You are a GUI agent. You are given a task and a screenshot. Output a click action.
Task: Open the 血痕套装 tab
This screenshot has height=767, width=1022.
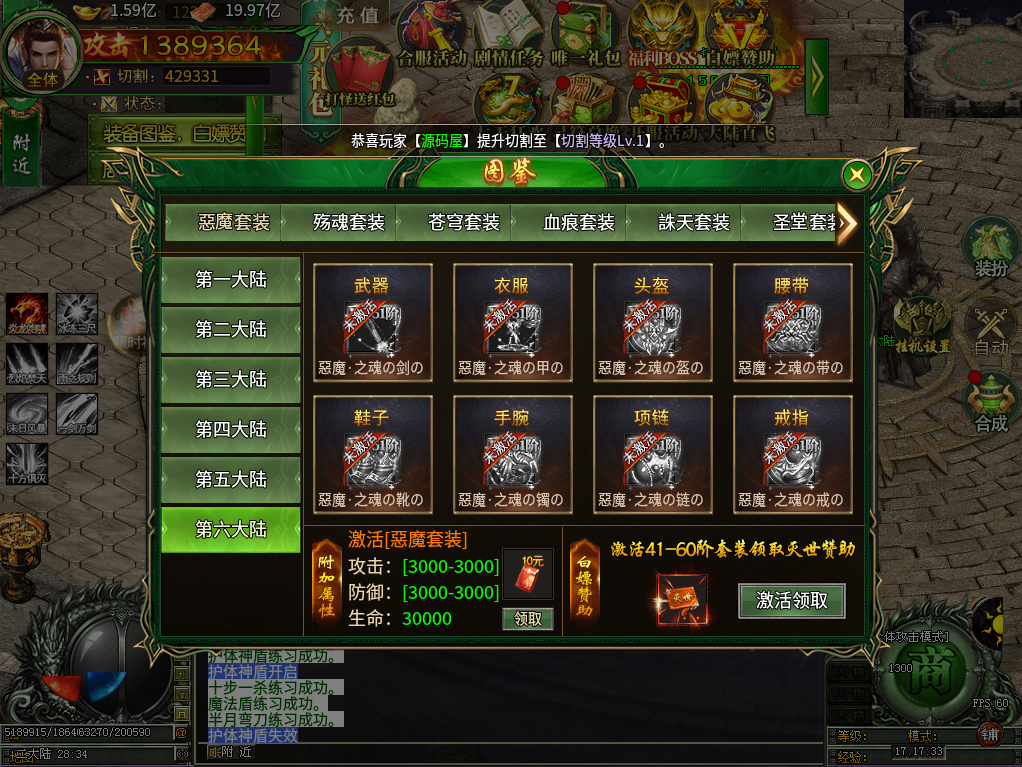point(579,222)
